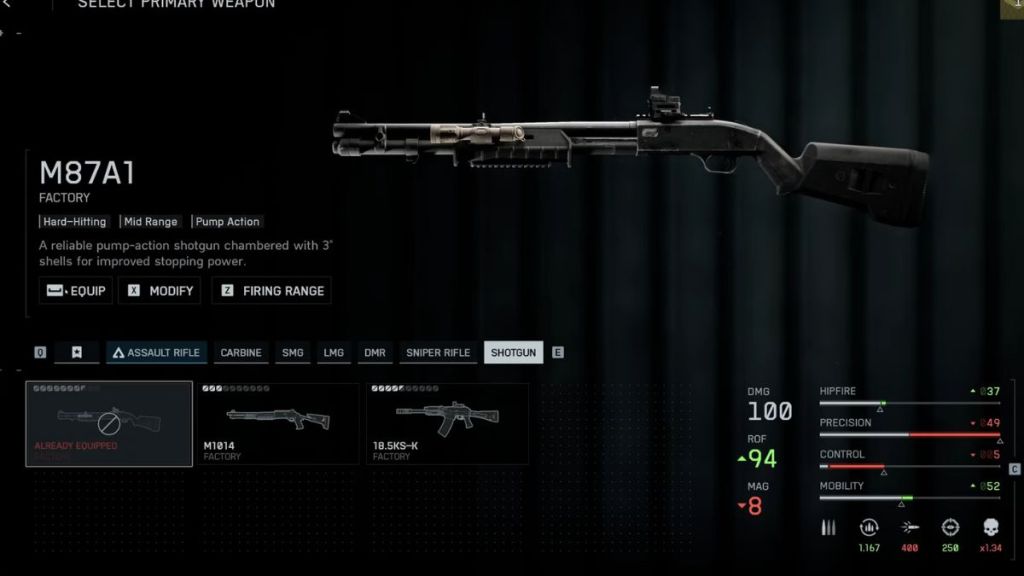Screen dimensions: 1024x576
Task: Show the LMG weapons list
Action: 333,353
